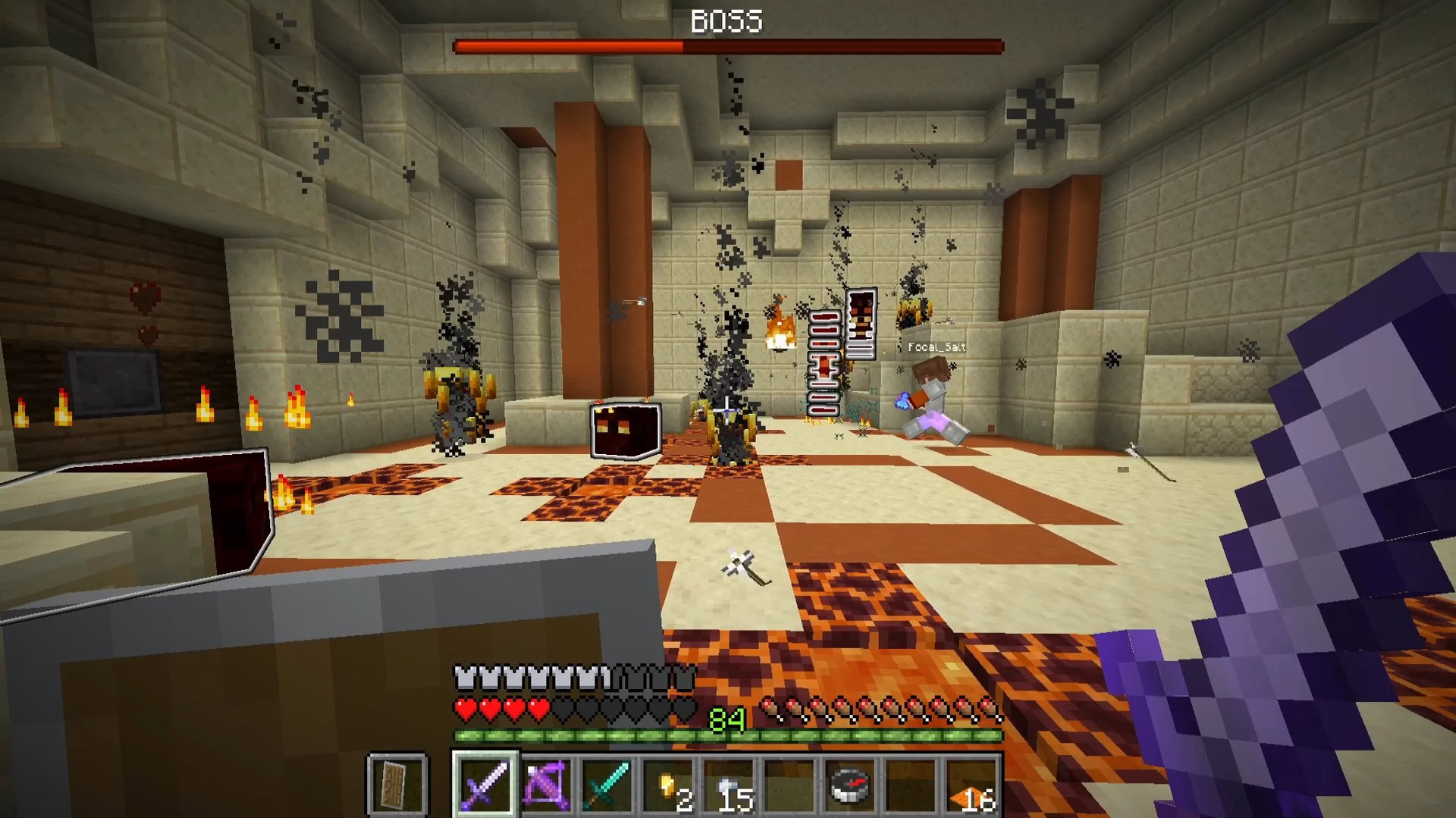Select the compass hotbar slot
The width and height of the screenshot is (1456, 818).
coord(849,783)
